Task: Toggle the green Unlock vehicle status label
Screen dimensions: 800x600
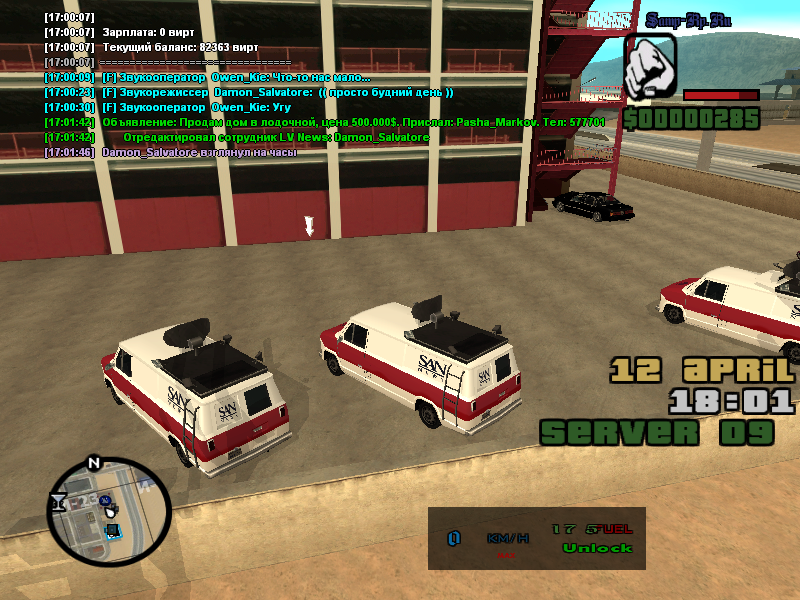Action: [x=597, y=548]
